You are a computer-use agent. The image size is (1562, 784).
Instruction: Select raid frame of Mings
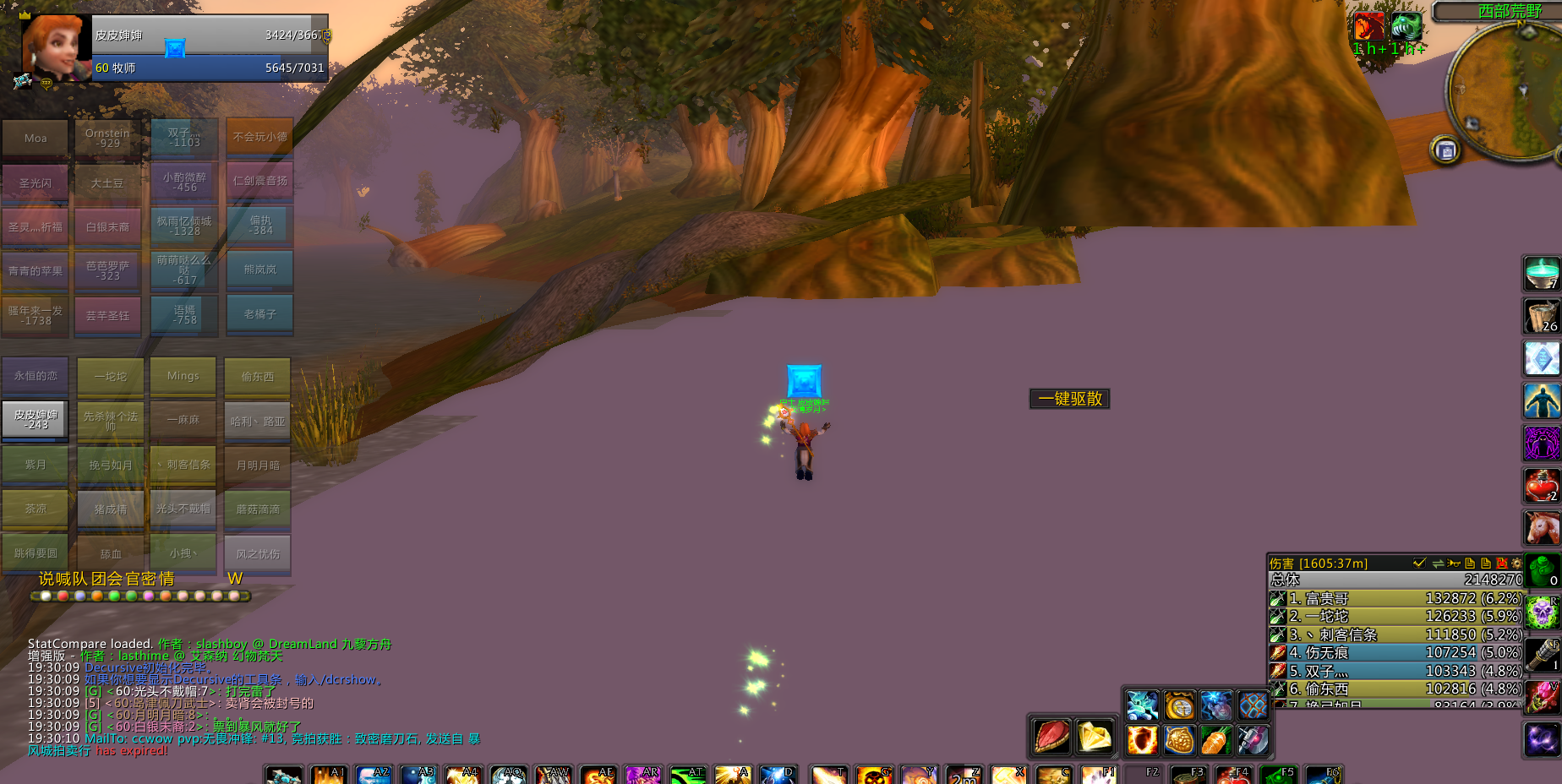pyautogui.click(x=183, y=376)
